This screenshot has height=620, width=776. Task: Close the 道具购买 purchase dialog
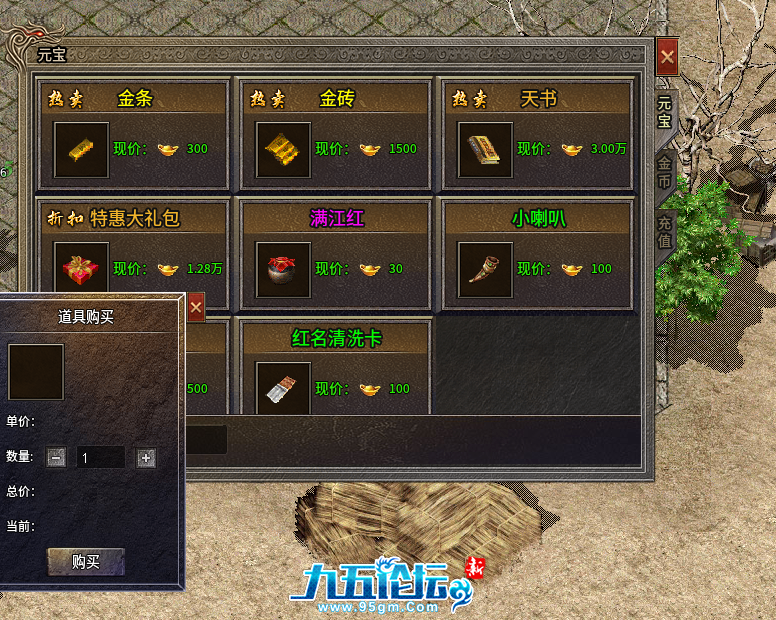[196, 308]
